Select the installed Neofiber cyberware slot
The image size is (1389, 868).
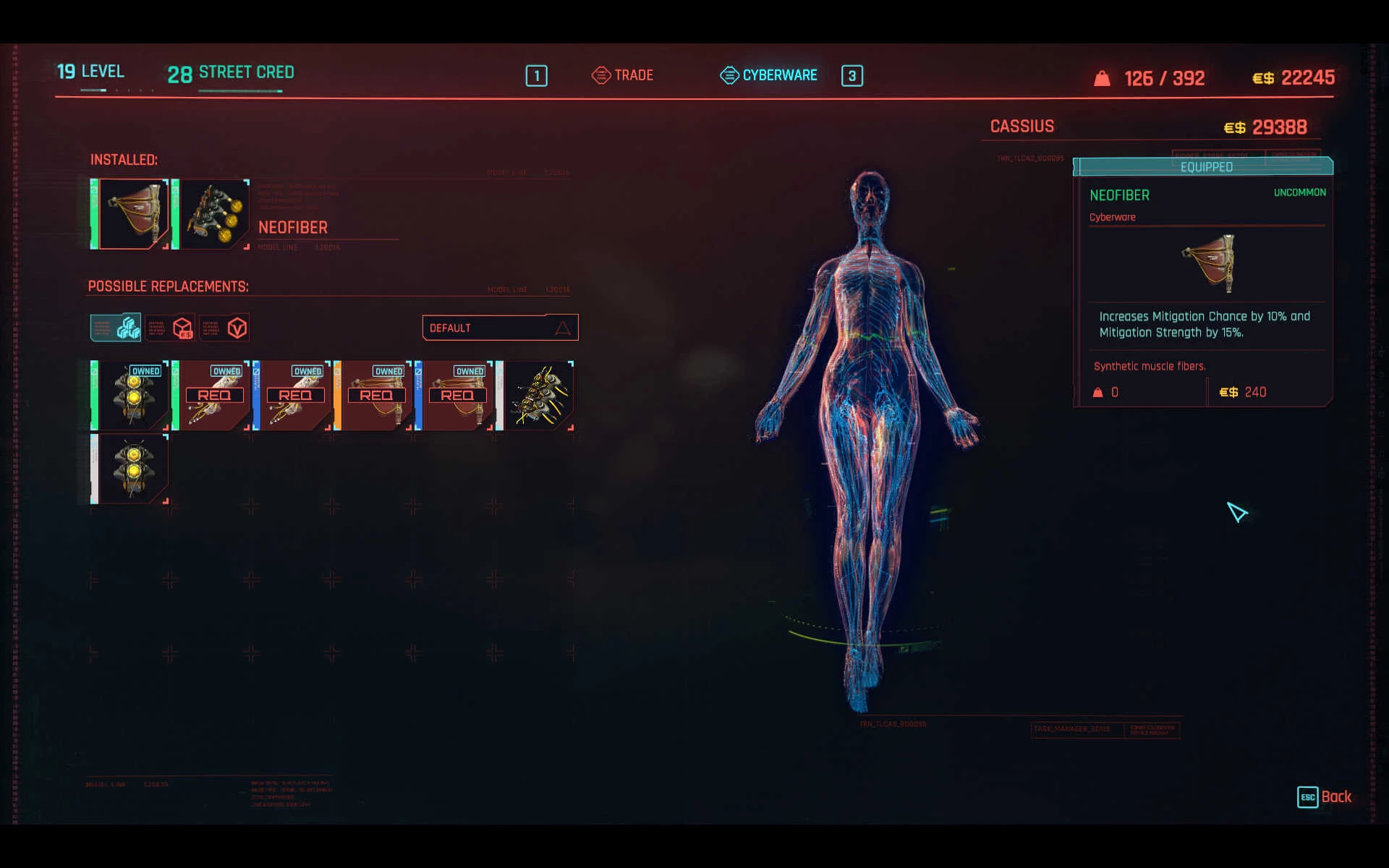coord(132,214)
